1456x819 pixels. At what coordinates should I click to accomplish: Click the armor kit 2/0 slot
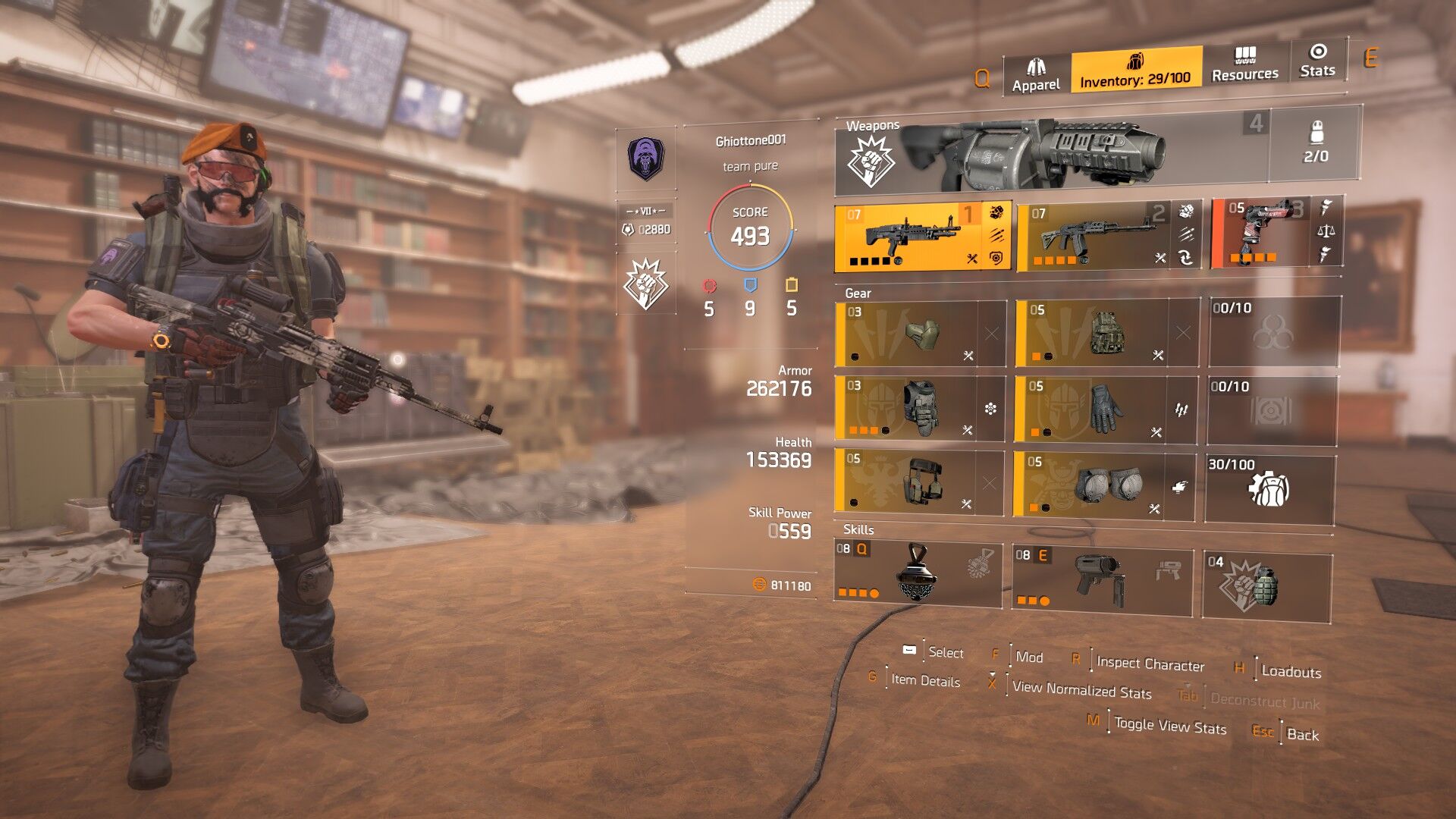pyautogui.click(x=1315, y=145)
